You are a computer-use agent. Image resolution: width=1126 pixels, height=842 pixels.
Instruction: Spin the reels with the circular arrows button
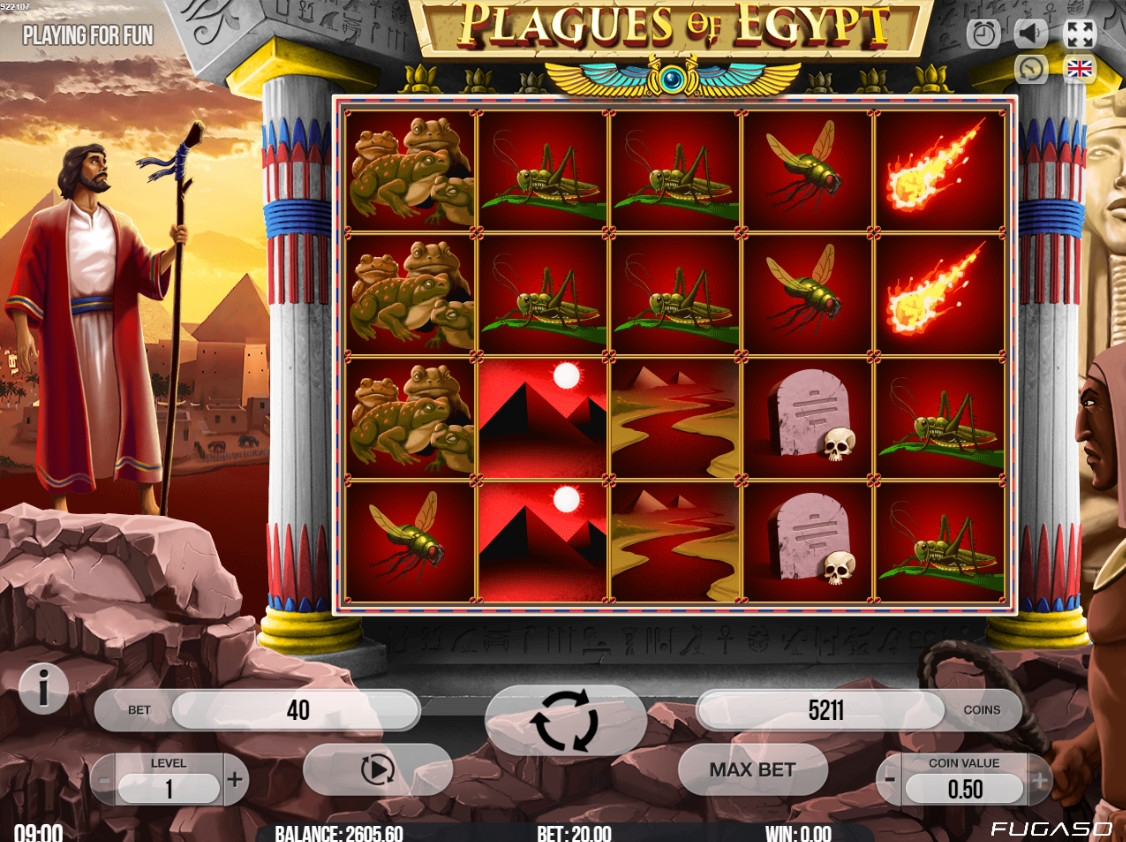click(x=565, y=720)
